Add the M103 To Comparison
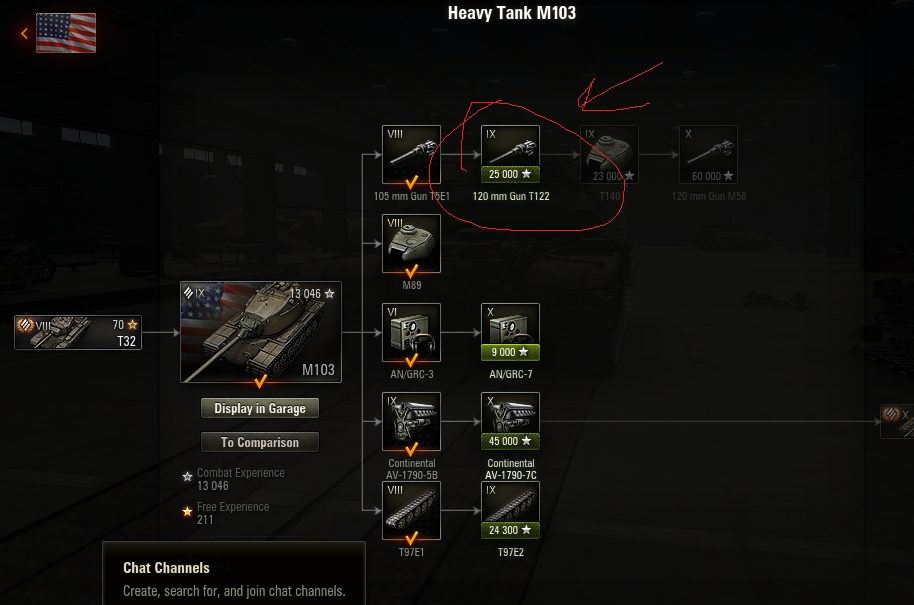The width and height of the screenshot is (914, 605). 260,442
